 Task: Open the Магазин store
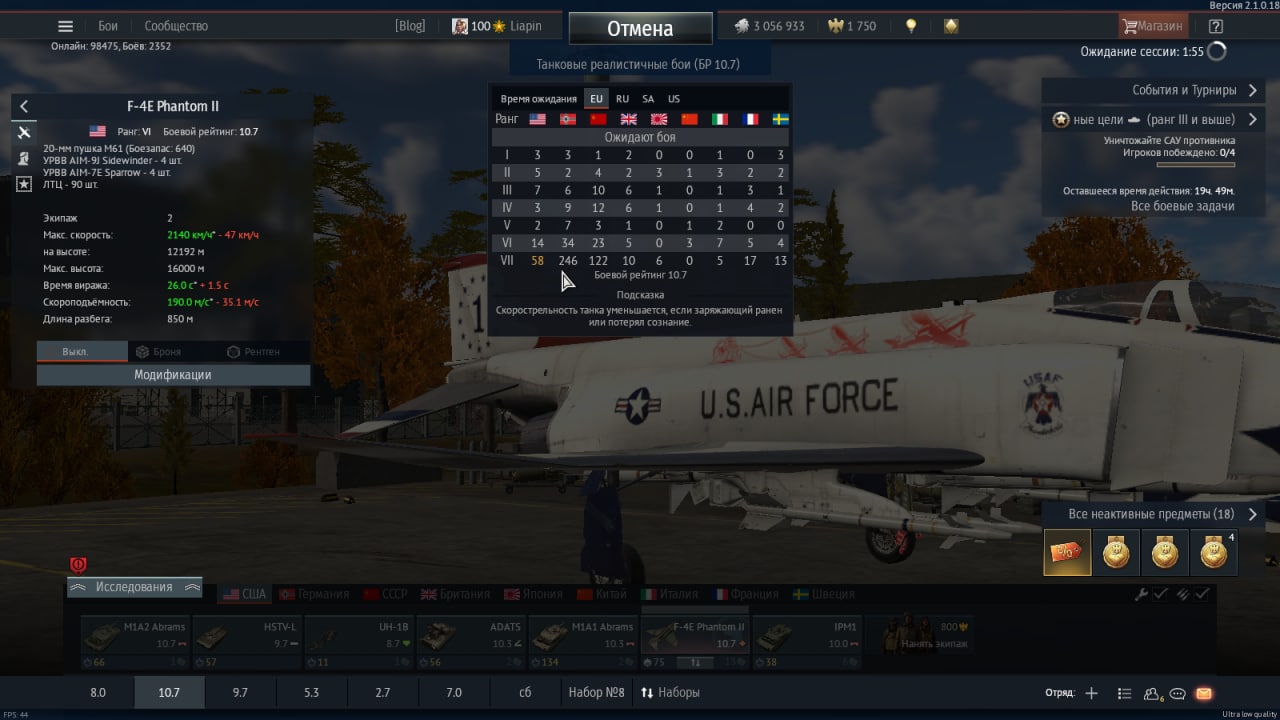point(1153,26)
